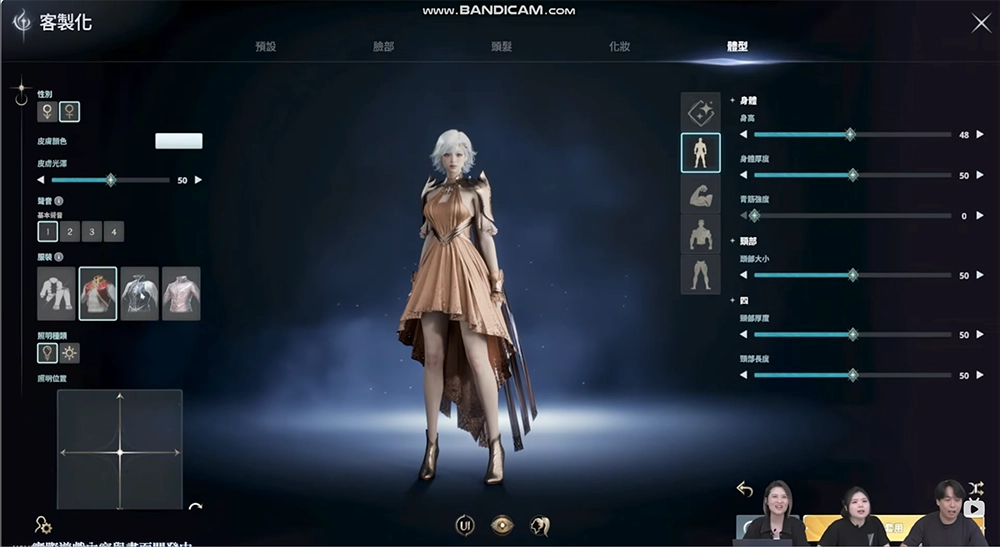This screenshot has width=1000, height=547.
Task: Select the legs body category
Action: [700, 274]
